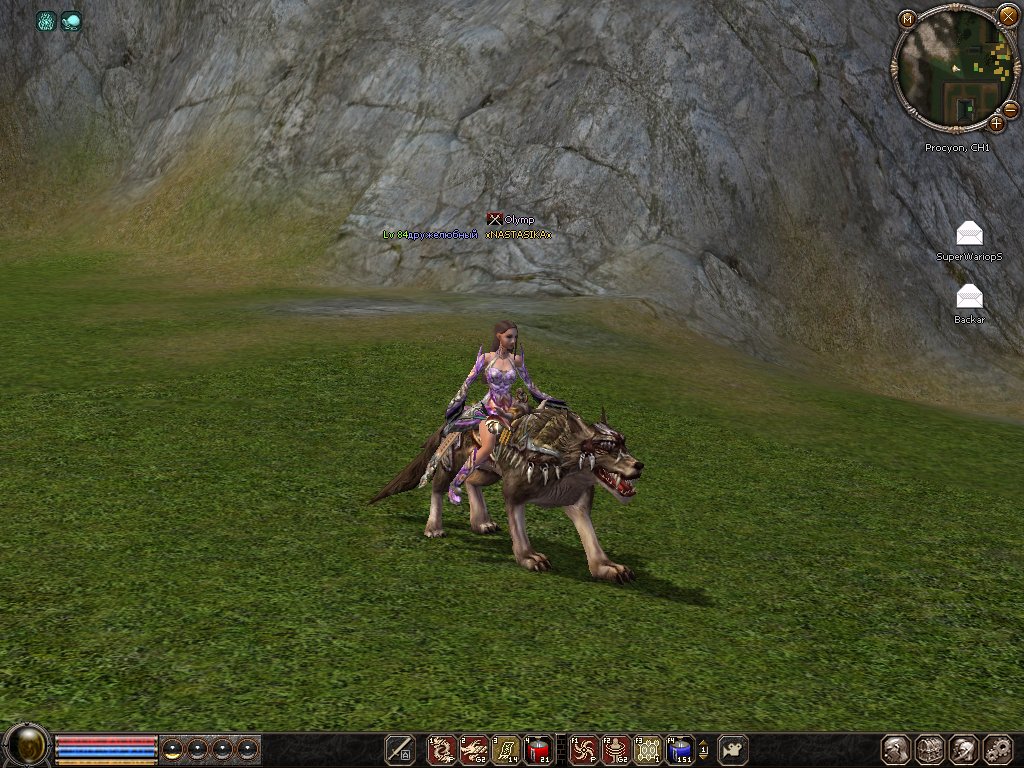The image size is (1024, 768).
Task: Activate the G2 dragon skill in slot 2
Action: tap(474, 749)
